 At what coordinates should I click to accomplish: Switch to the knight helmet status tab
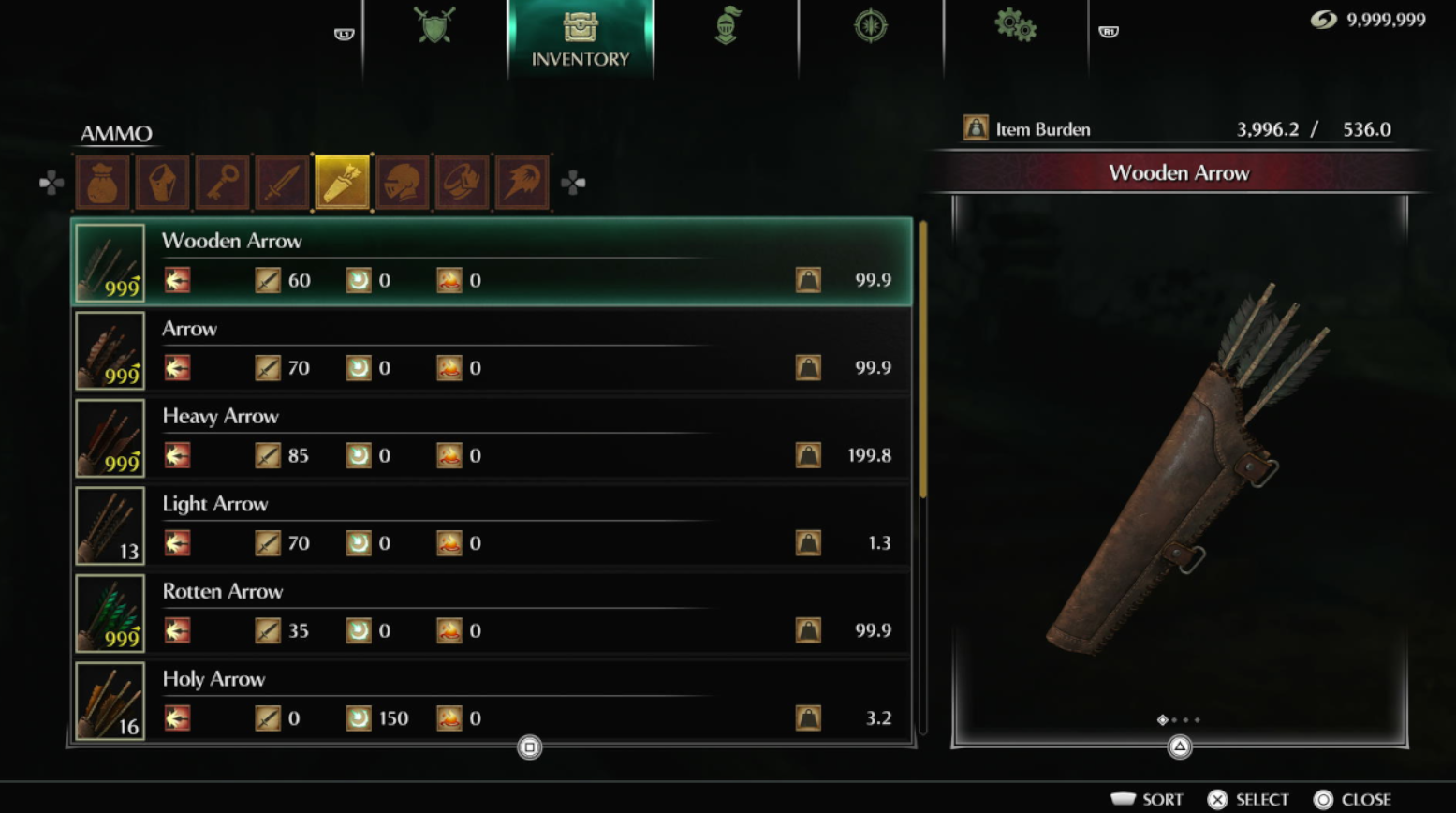point(727,26)
